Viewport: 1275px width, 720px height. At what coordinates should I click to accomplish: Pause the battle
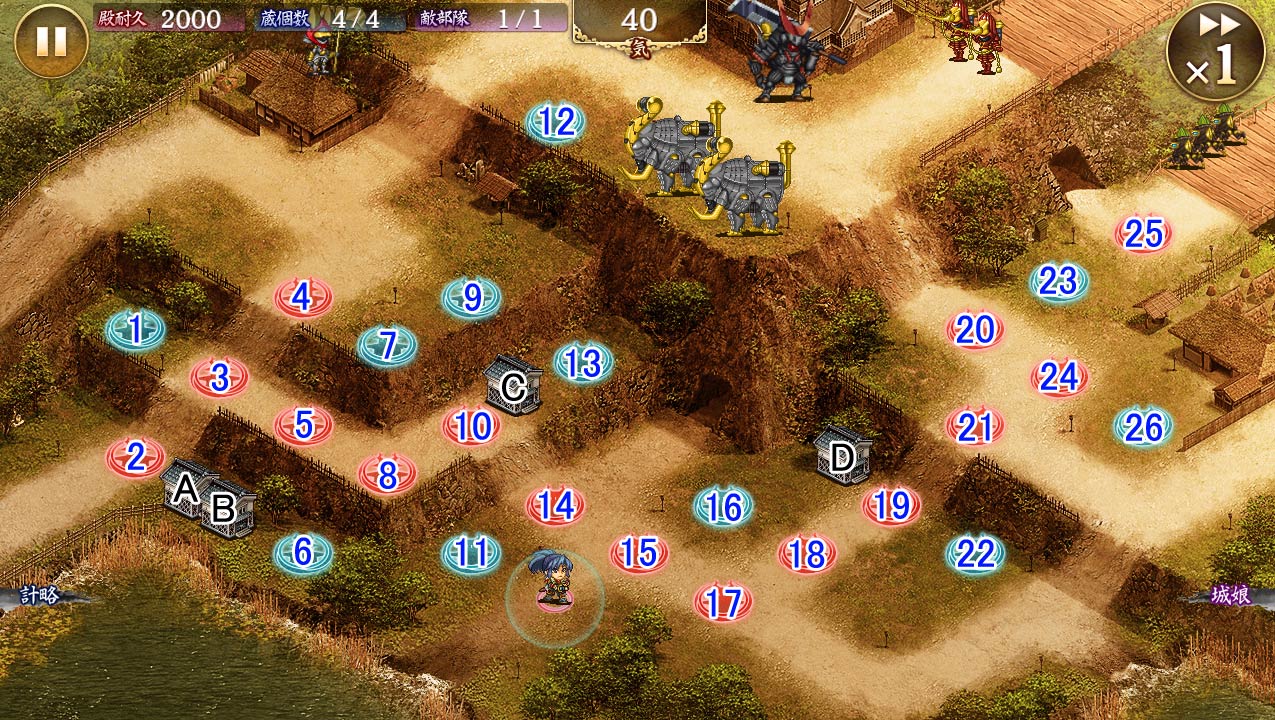(x=51, y=41)
